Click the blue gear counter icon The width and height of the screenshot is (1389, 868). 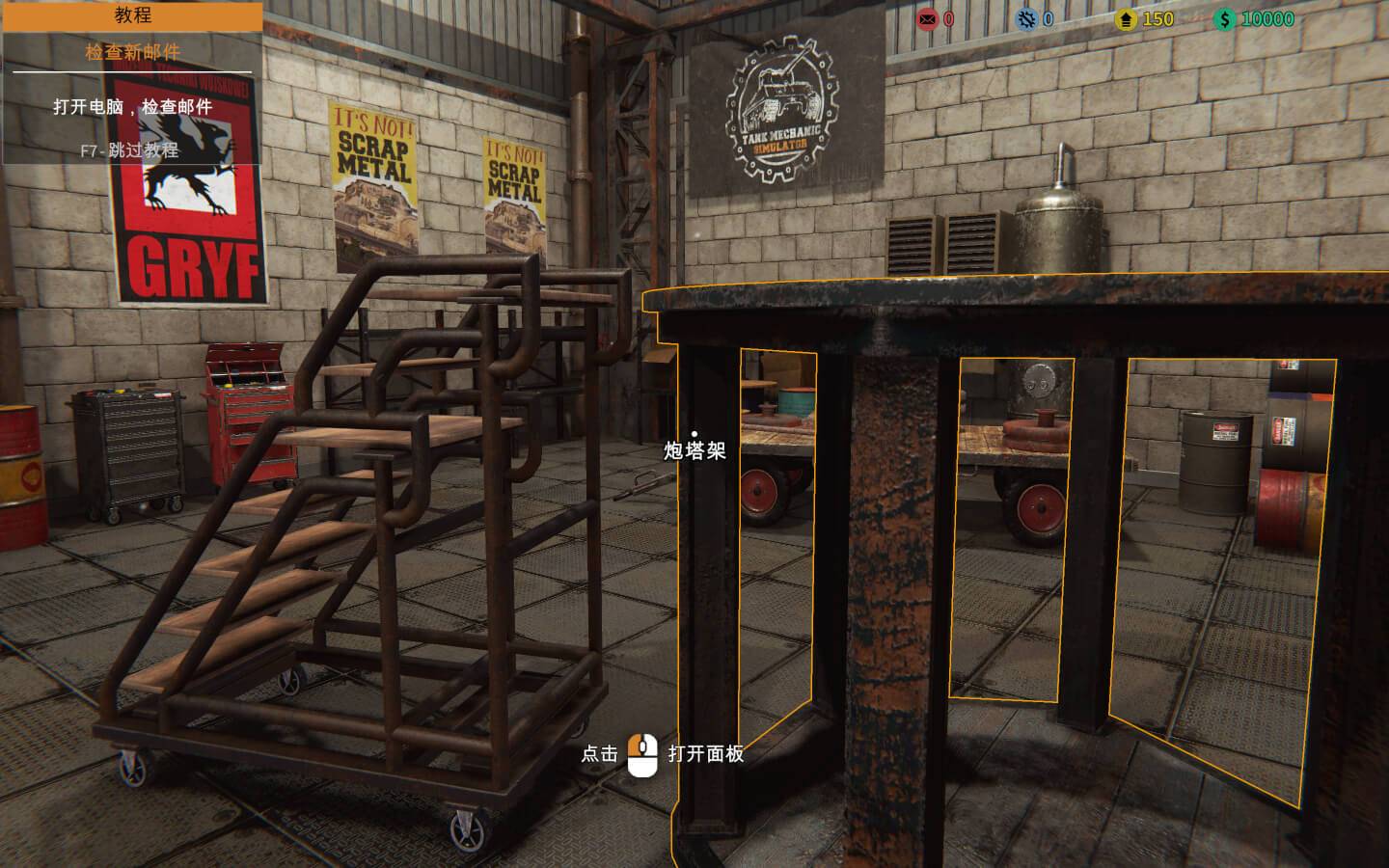[1026, 19]
